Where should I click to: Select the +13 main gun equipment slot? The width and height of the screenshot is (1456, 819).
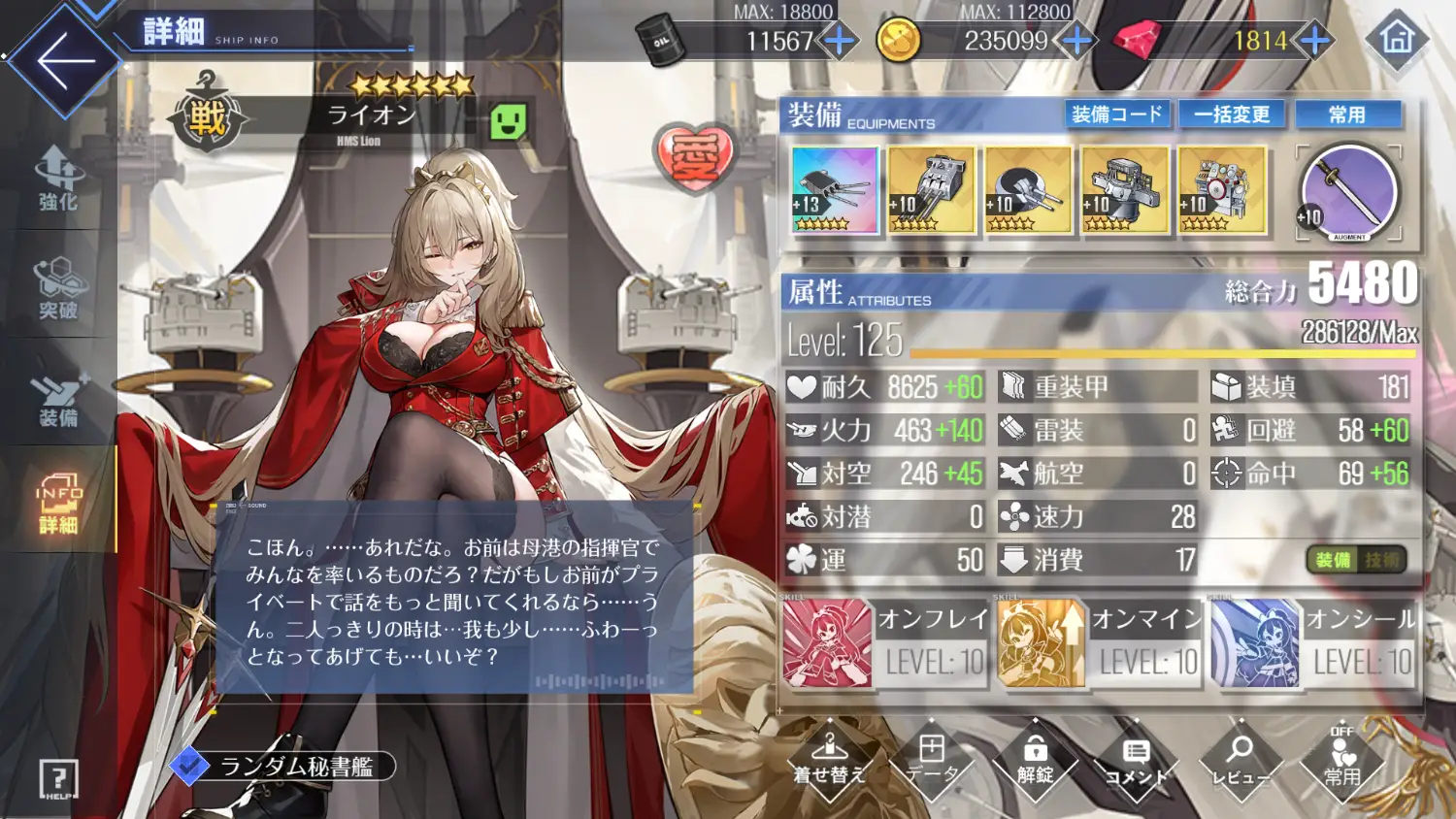pos(834,190)
